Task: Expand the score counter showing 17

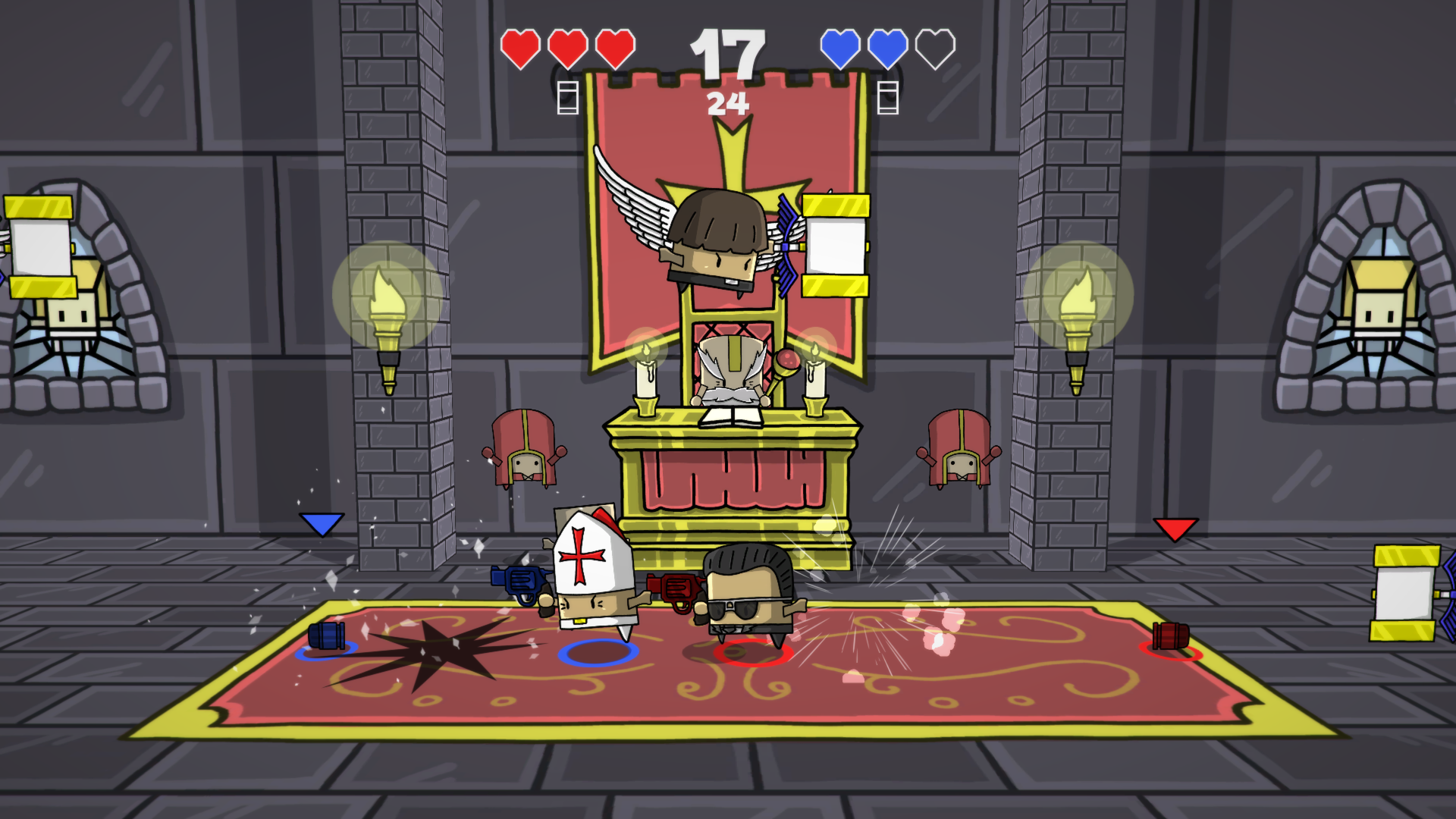Action: (x=729, y=52)
